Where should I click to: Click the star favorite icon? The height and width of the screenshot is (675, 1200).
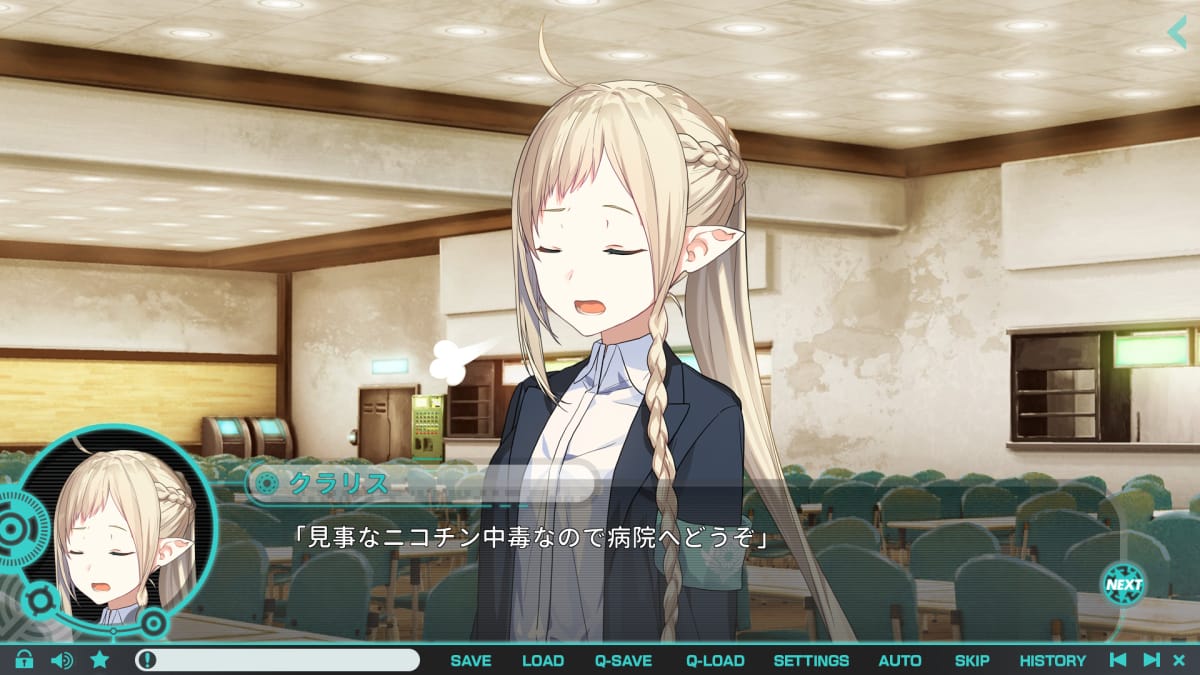coord(100,660)
